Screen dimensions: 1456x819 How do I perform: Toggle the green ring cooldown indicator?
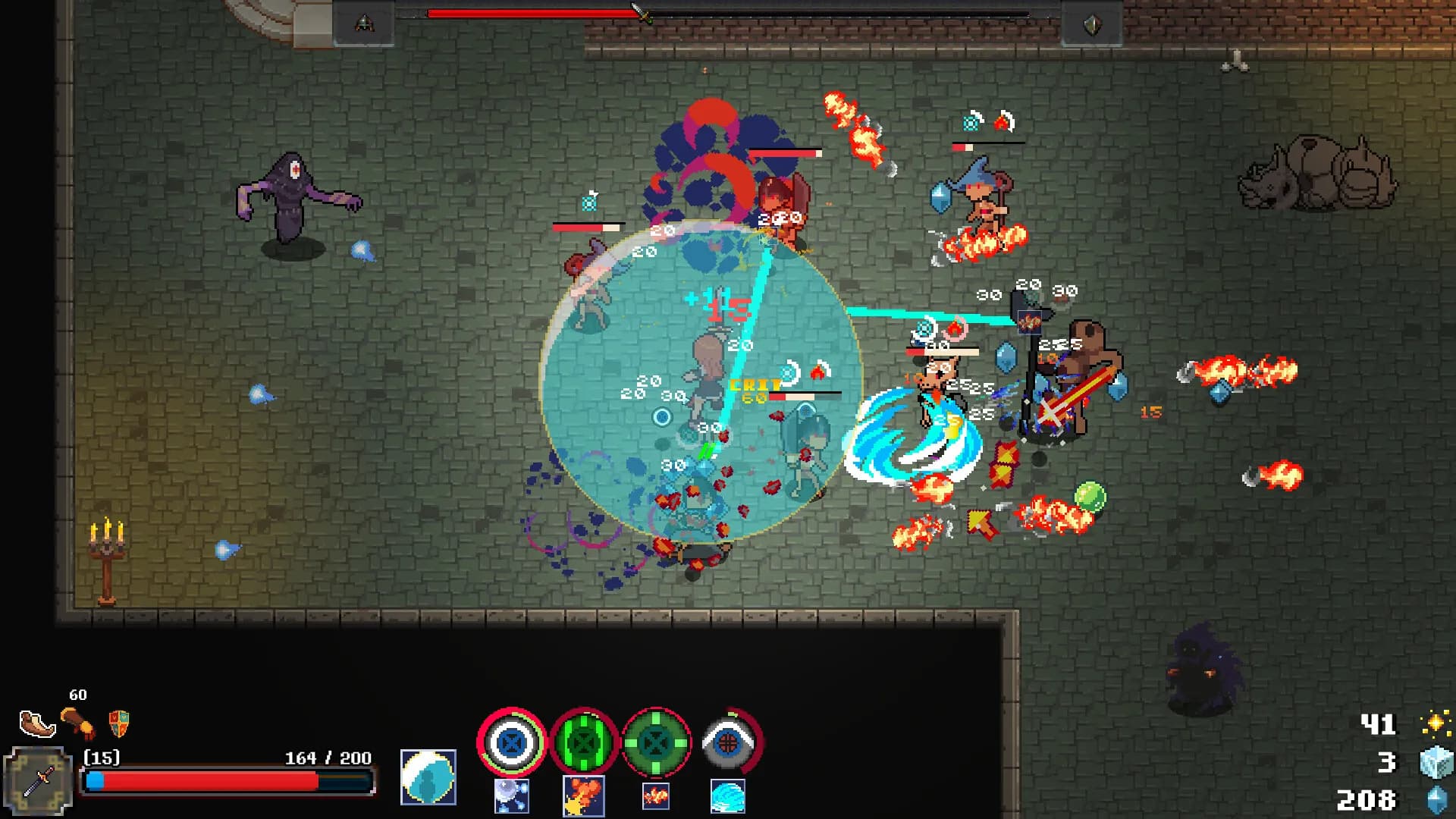pos(584,743)
